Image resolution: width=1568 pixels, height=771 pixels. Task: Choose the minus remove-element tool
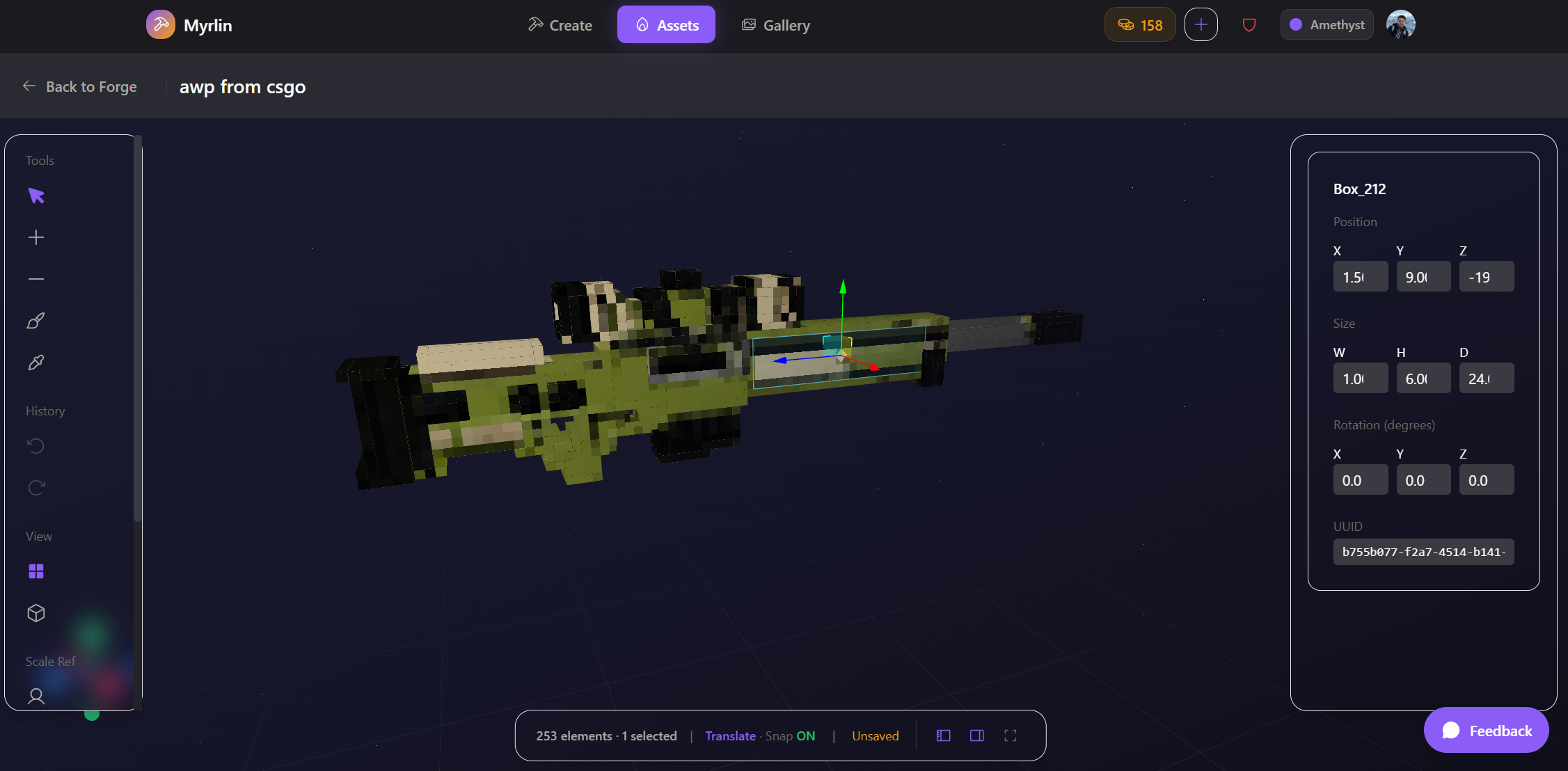click(x=36, y=279)
